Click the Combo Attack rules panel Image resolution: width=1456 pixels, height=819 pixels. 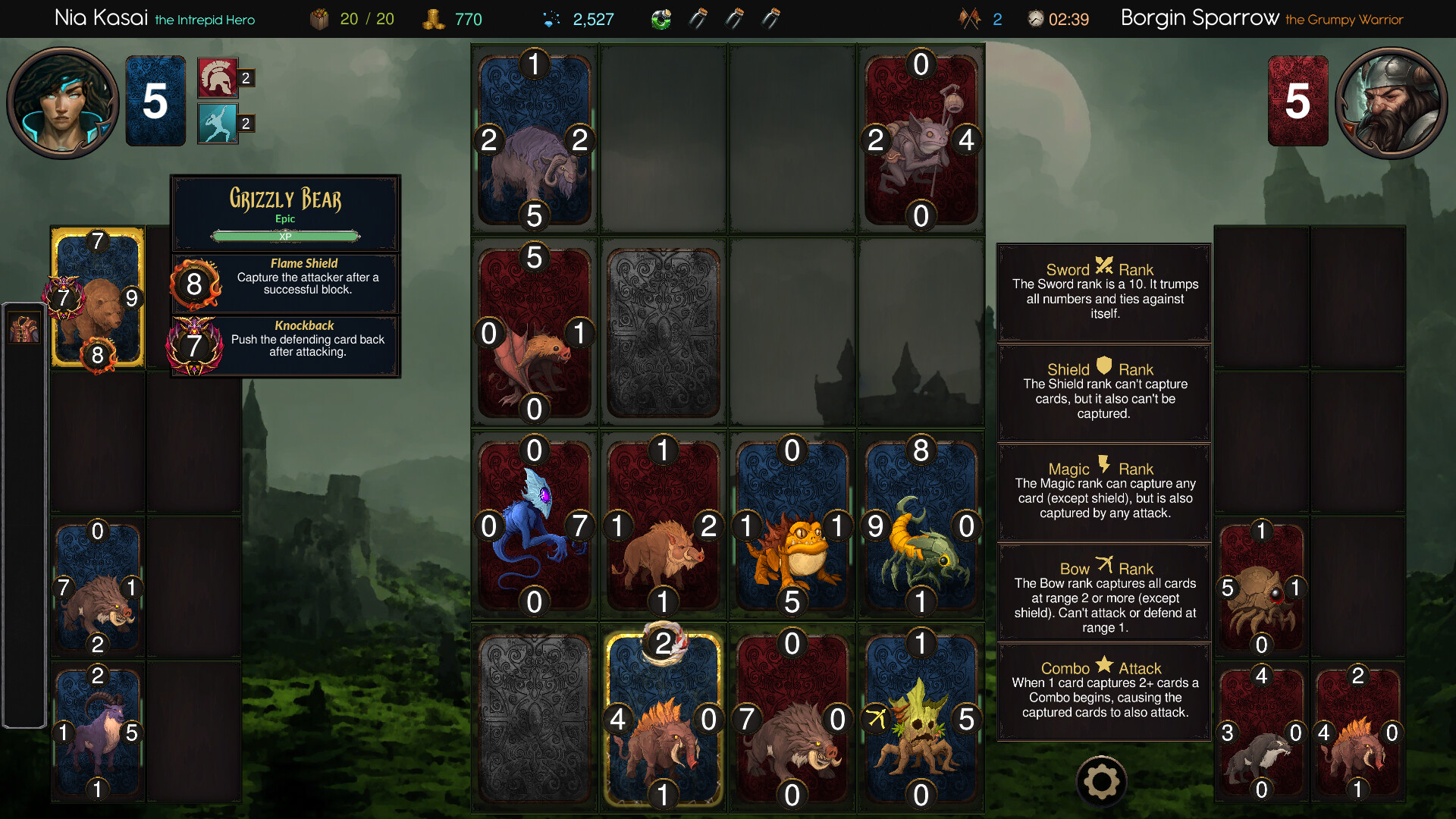click(1103, 692)
